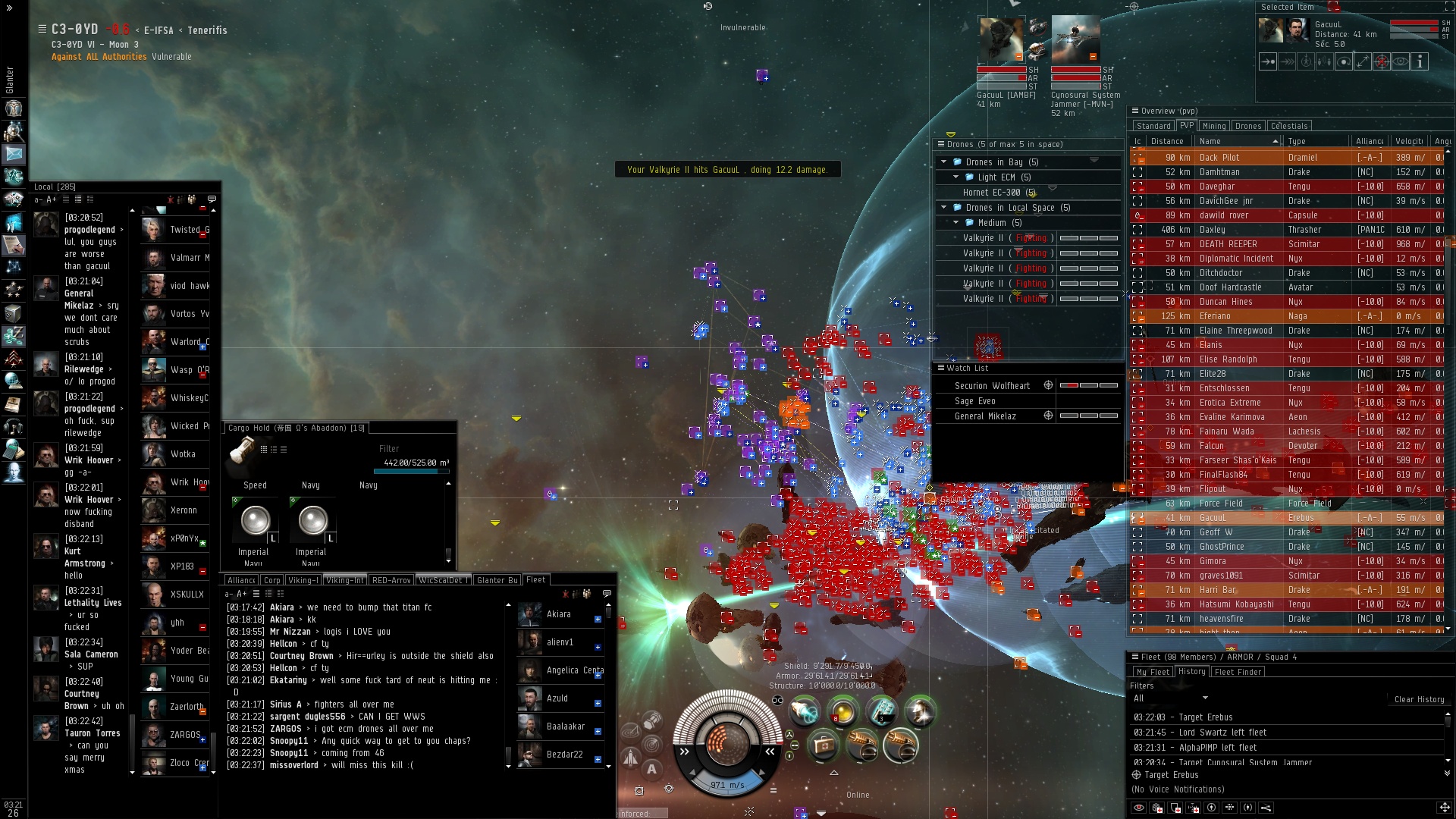
Task: Collapse the Drones in Bay group
Action: tap(944, 162)
